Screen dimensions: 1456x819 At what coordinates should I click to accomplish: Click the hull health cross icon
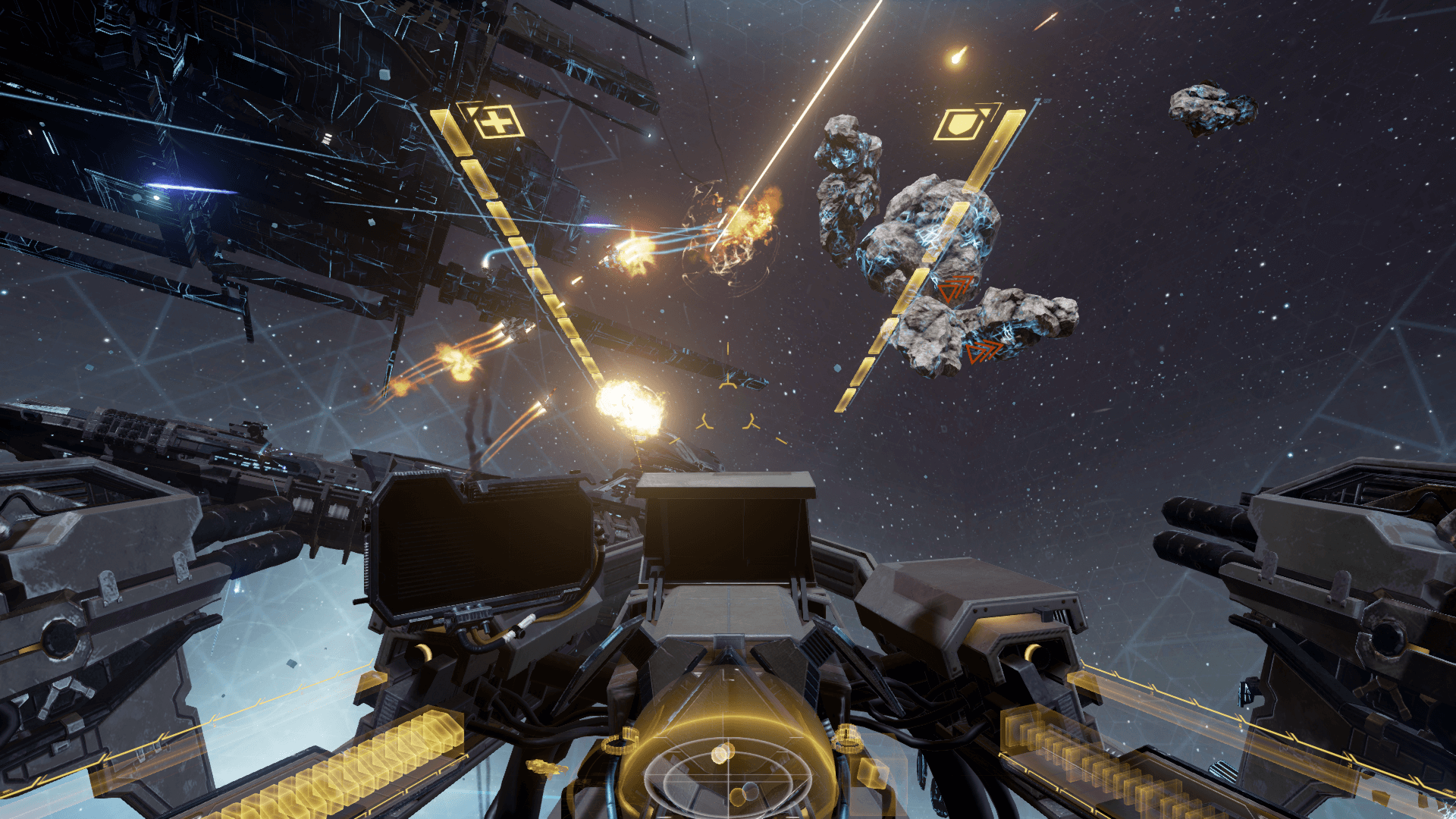[x=497, y=121]
